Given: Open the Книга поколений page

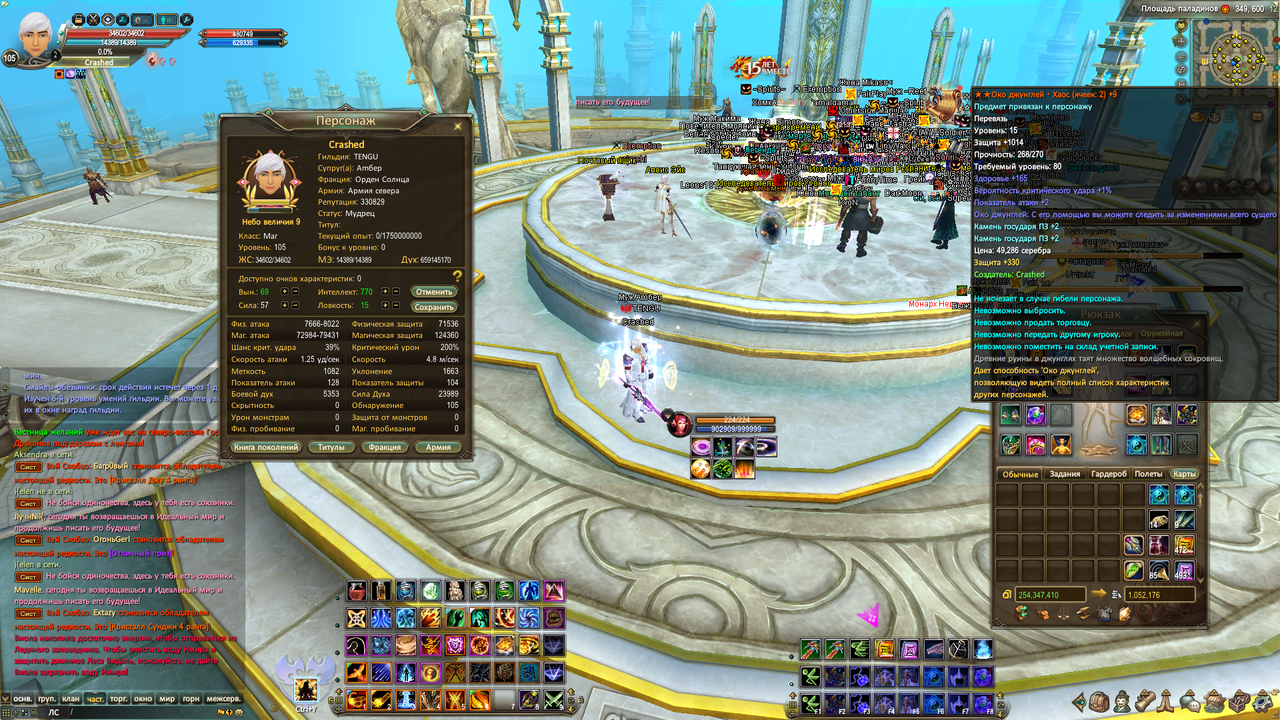Looking at the screenshot, I should 266,447.
